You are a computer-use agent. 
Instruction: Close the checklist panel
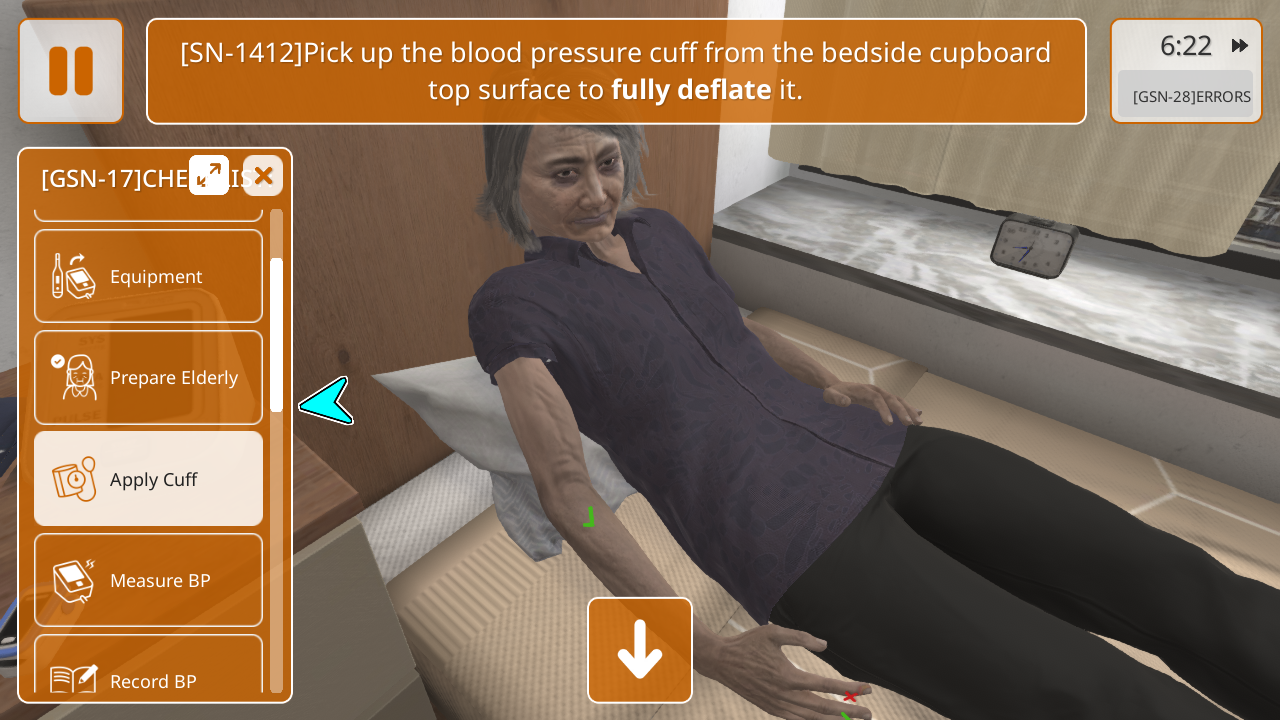pyautogui.click(x=263, y=176)
